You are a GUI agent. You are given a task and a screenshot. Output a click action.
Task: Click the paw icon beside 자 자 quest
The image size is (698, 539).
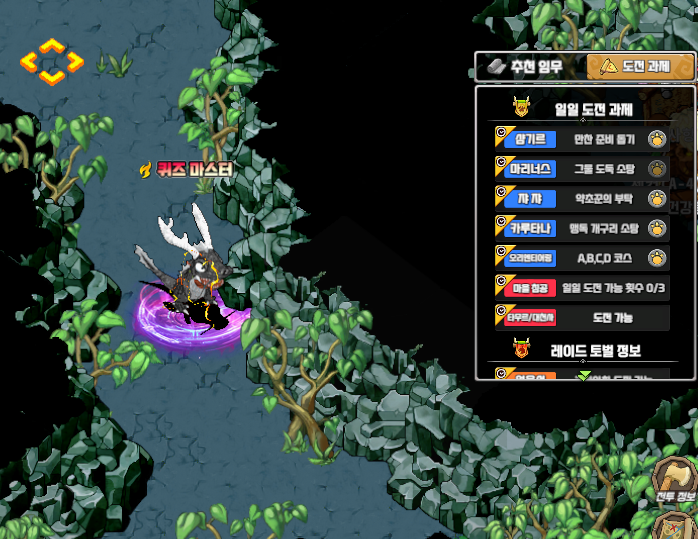click(x=656, y=198)
